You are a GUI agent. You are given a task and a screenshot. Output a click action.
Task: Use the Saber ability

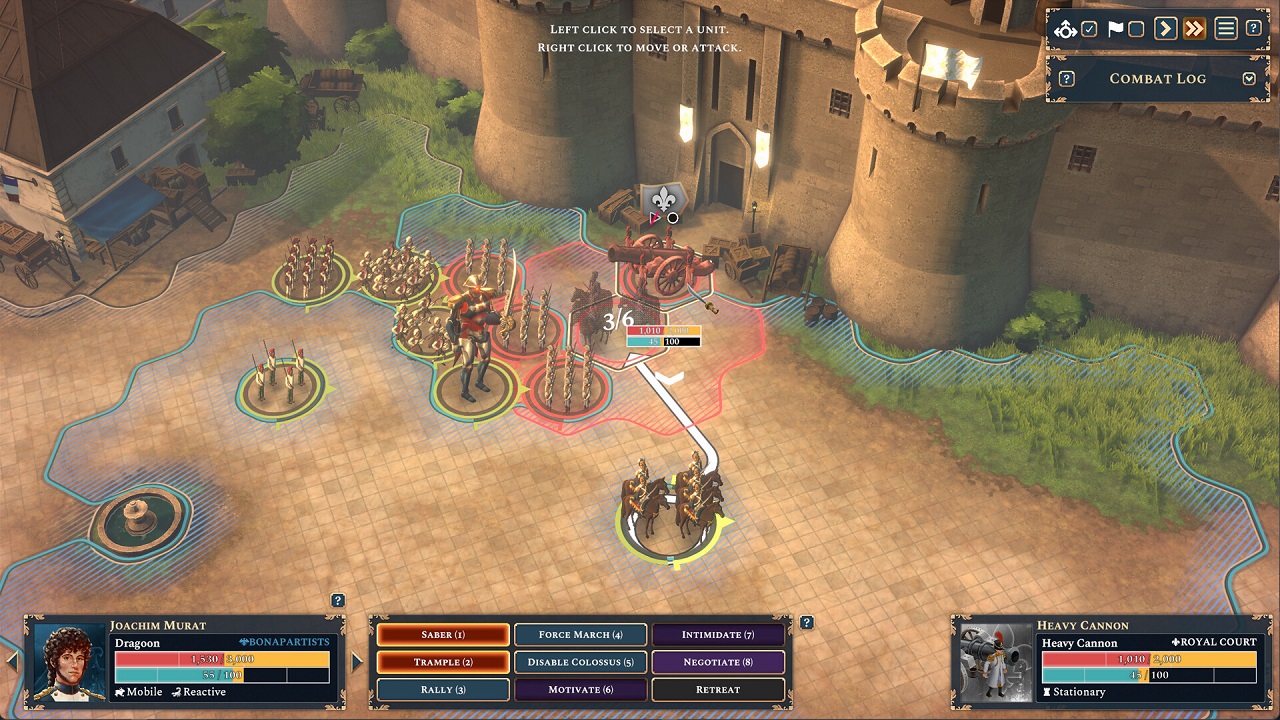pyautogui.click(x=443, y=635)
